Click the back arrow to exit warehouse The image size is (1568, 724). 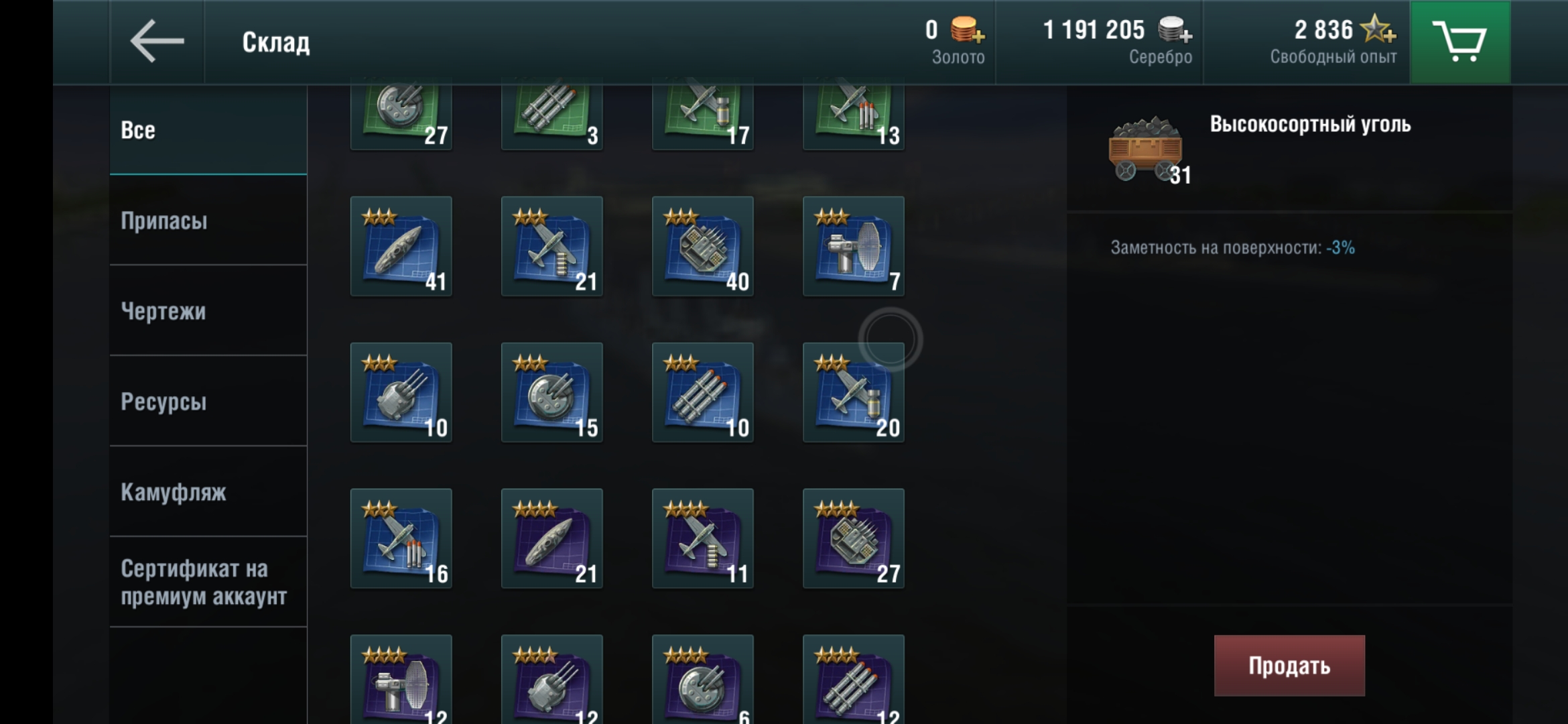pos(155,42)
